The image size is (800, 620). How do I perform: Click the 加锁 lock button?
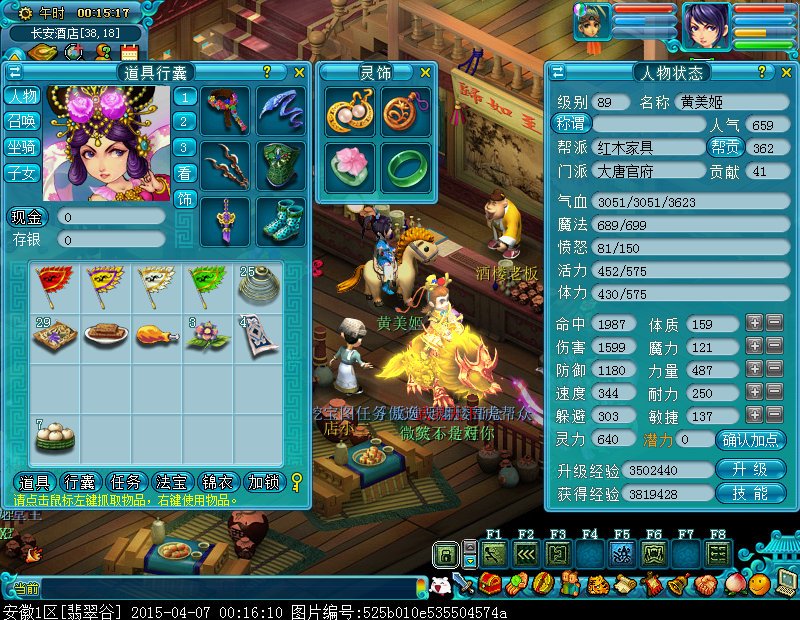pyautogui.click(x=263, y=482)
